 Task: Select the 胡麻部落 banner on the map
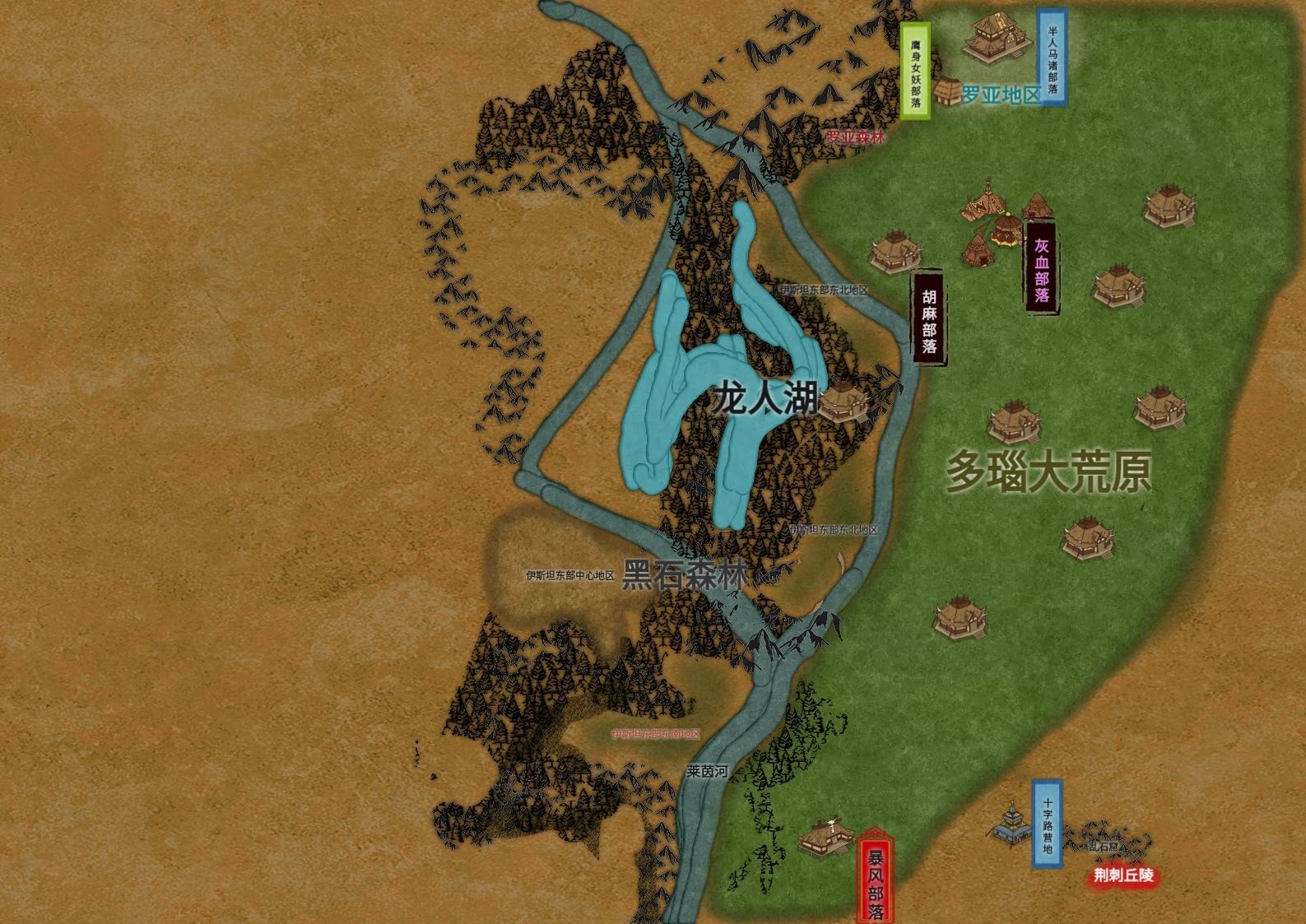coord(929,317)
